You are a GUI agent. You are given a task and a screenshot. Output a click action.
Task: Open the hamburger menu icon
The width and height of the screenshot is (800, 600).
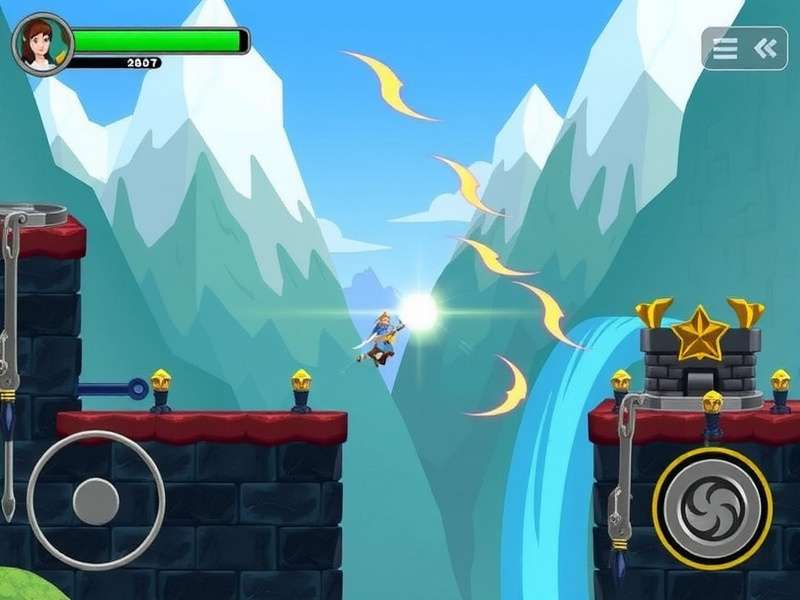(x=725, y=48)
